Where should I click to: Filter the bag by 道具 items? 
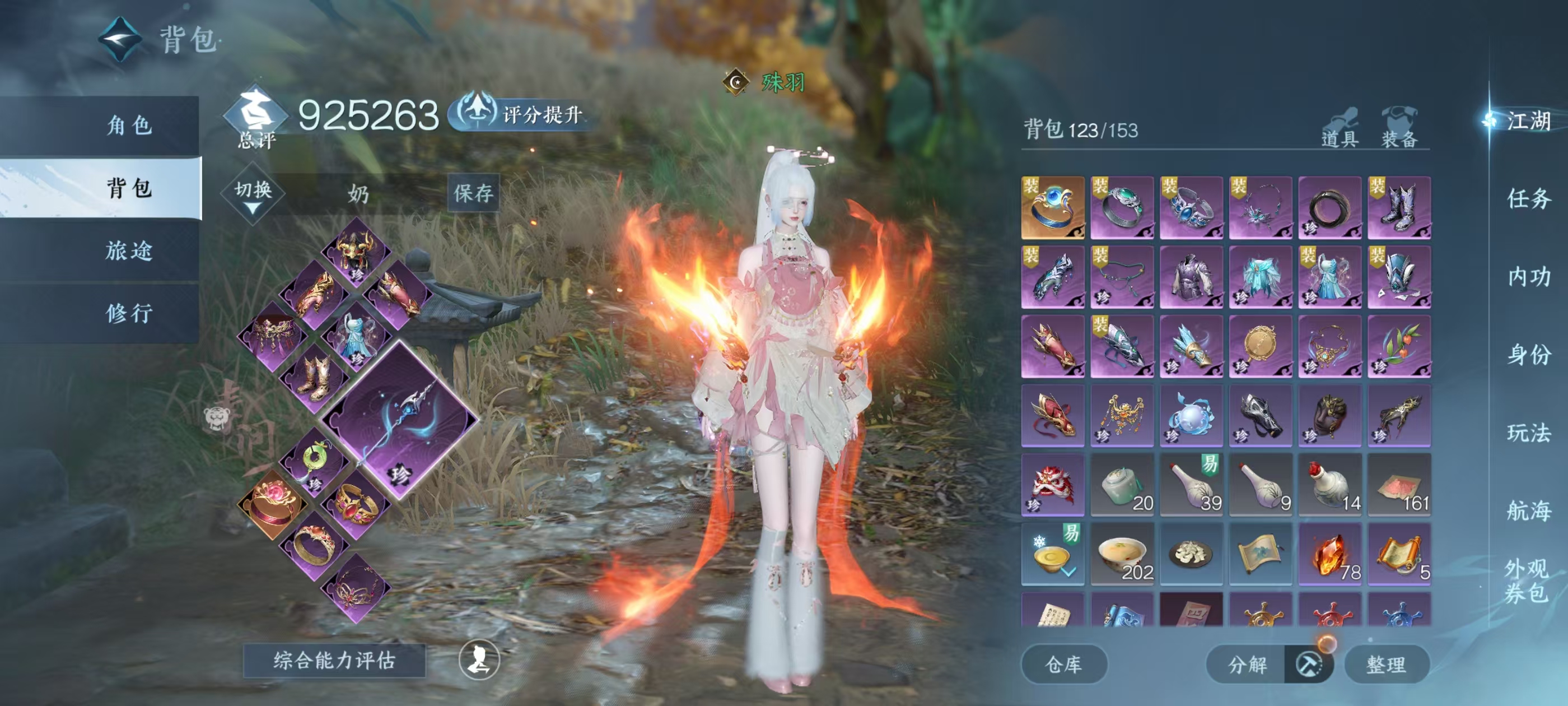(1340, 128)
